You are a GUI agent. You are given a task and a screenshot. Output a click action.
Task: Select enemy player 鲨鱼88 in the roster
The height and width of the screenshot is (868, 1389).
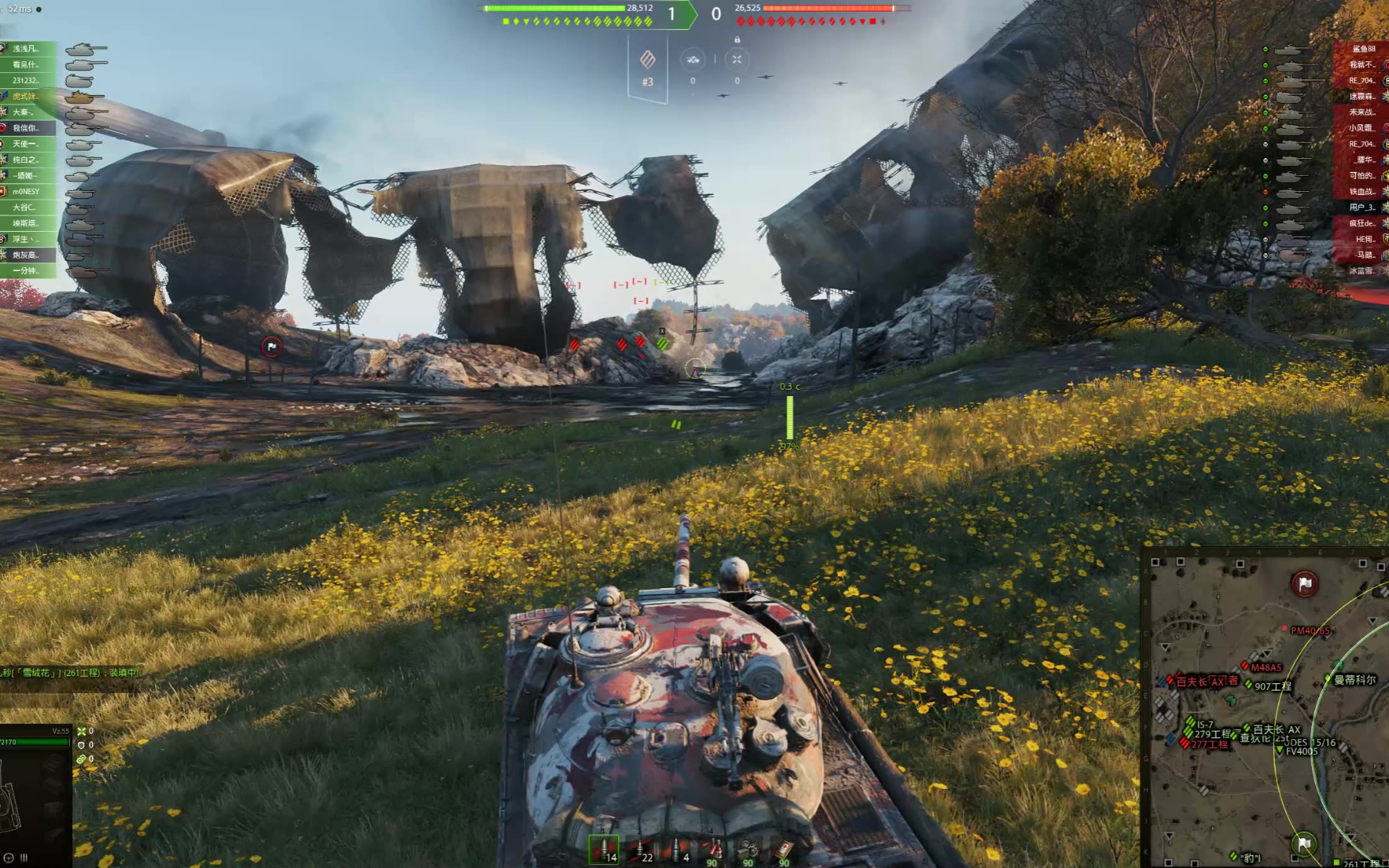1363,48
